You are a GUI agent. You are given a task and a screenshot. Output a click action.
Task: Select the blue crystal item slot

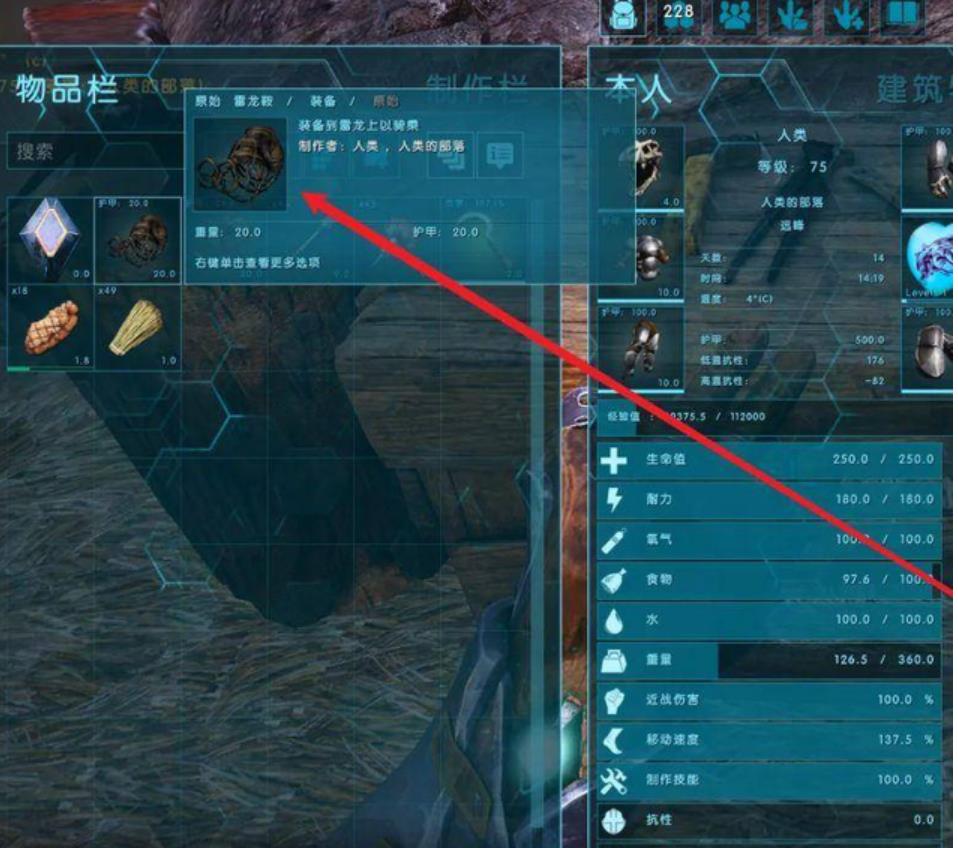tap(50, 240)
